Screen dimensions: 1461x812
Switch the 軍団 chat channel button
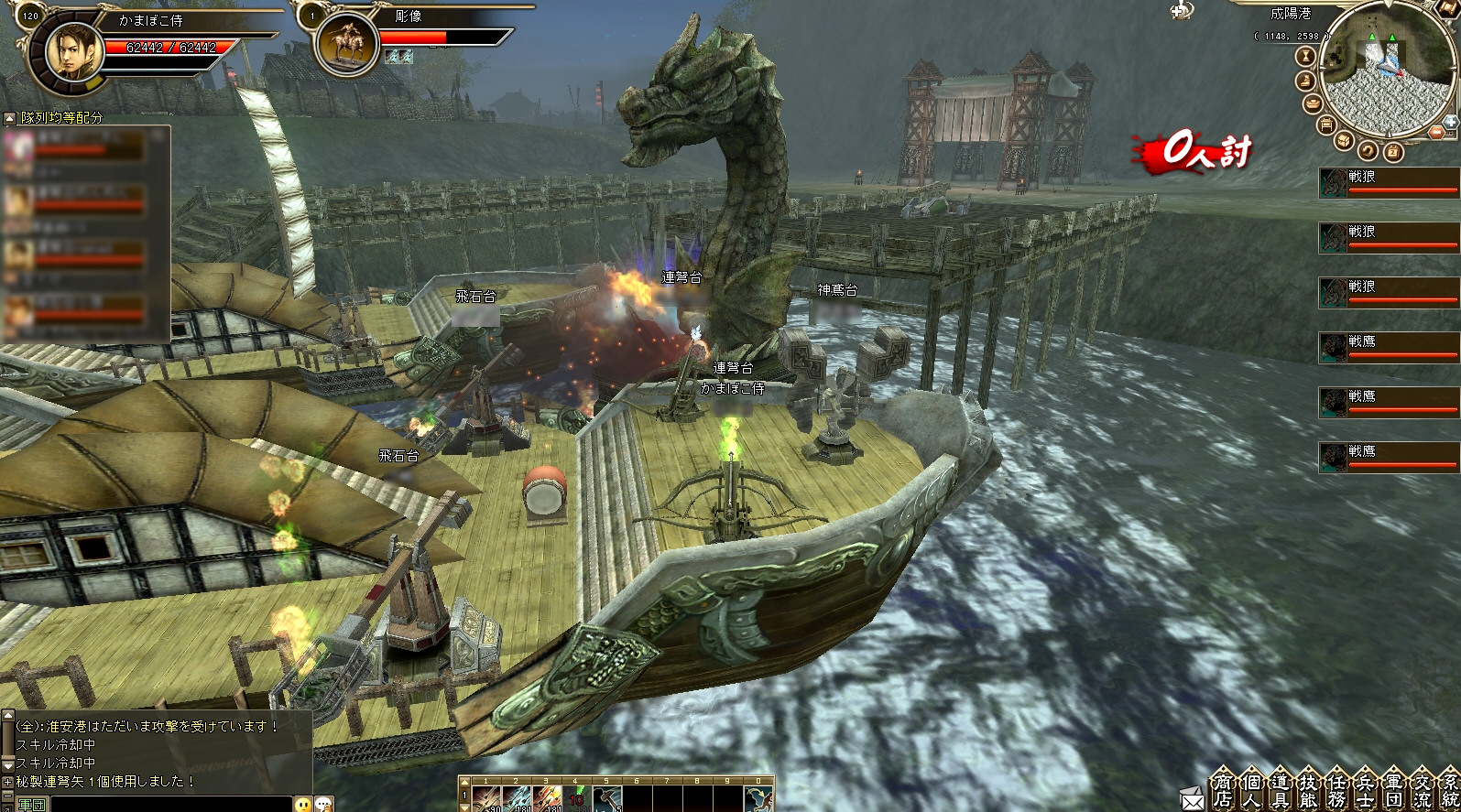30,804
